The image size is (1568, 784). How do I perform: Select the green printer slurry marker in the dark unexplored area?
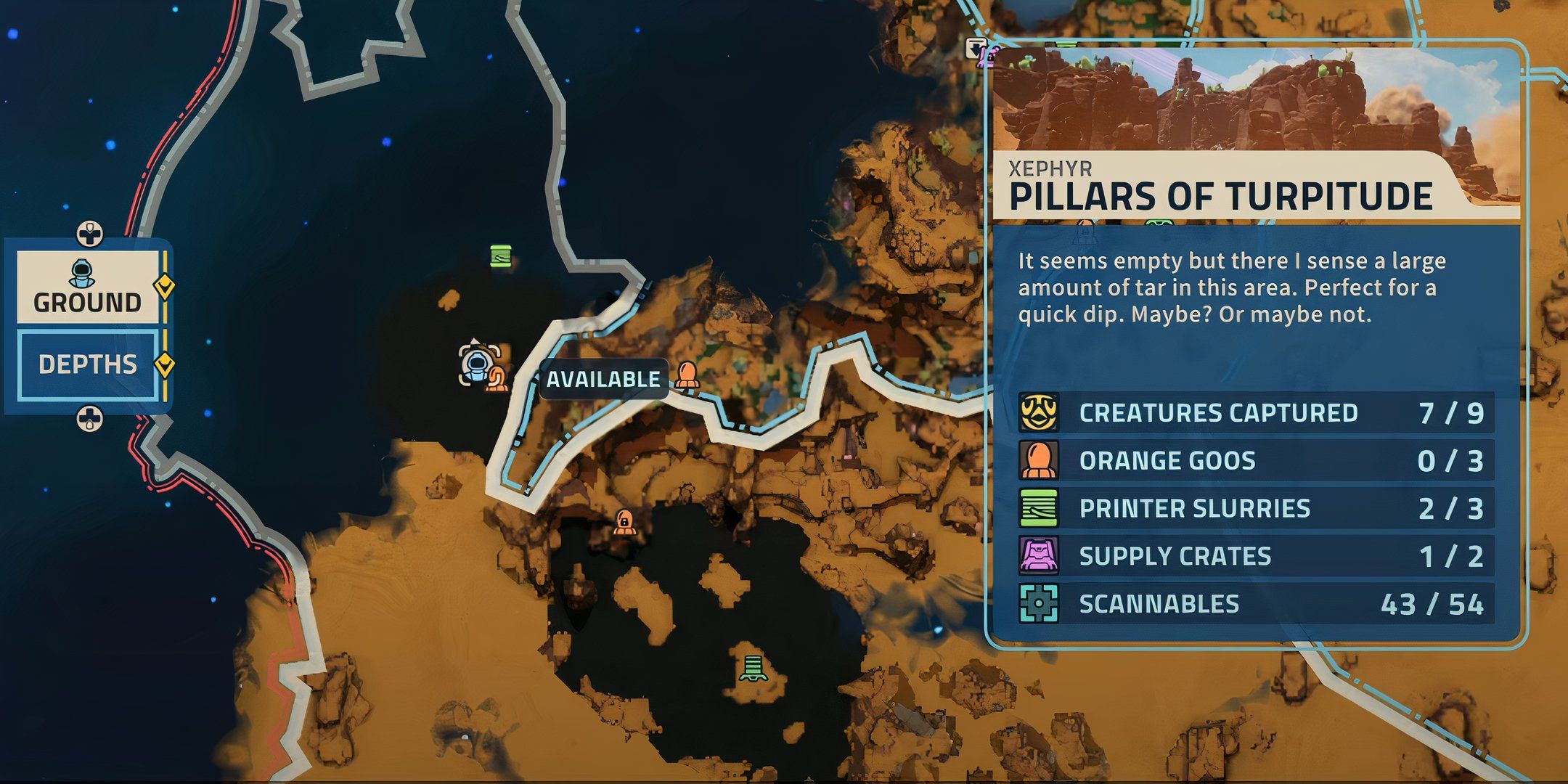point(500,256)
